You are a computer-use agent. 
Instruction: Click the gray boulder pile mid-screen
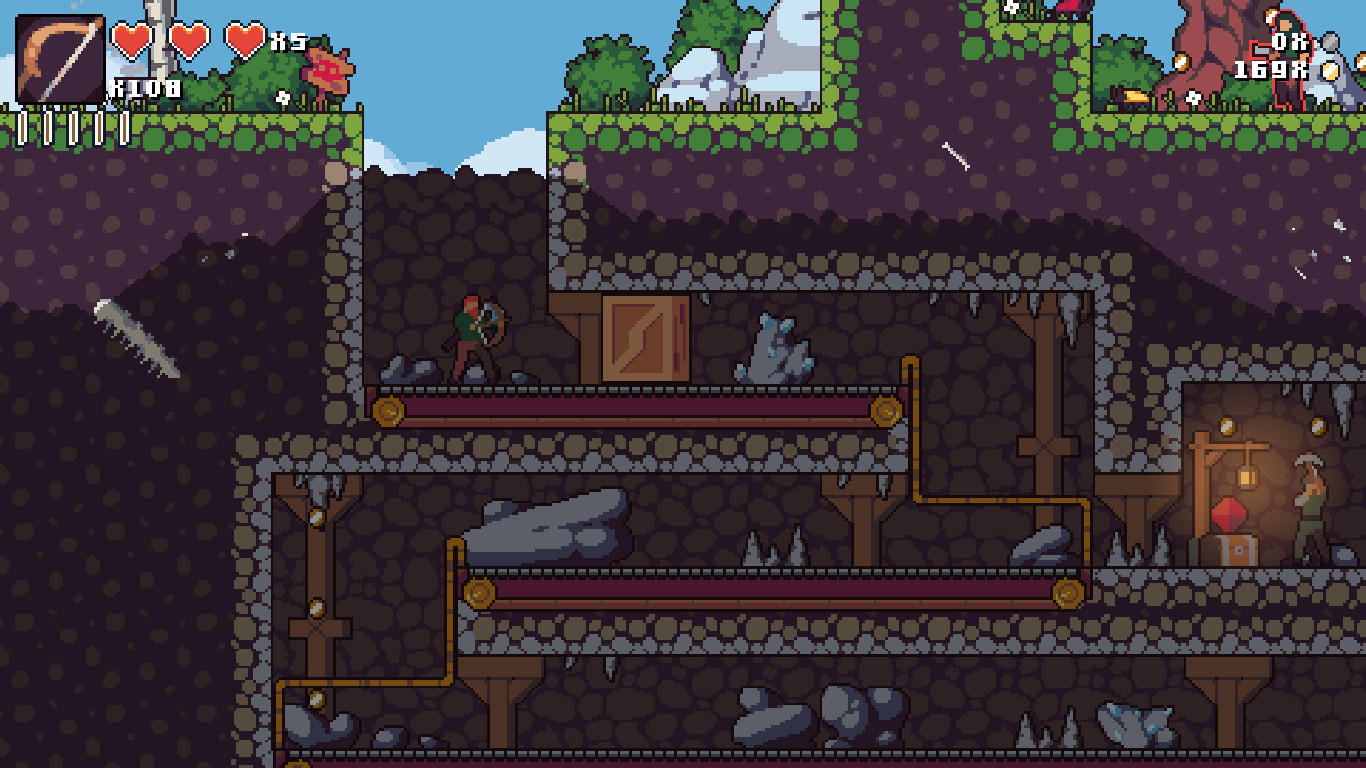tap(550, 525)
